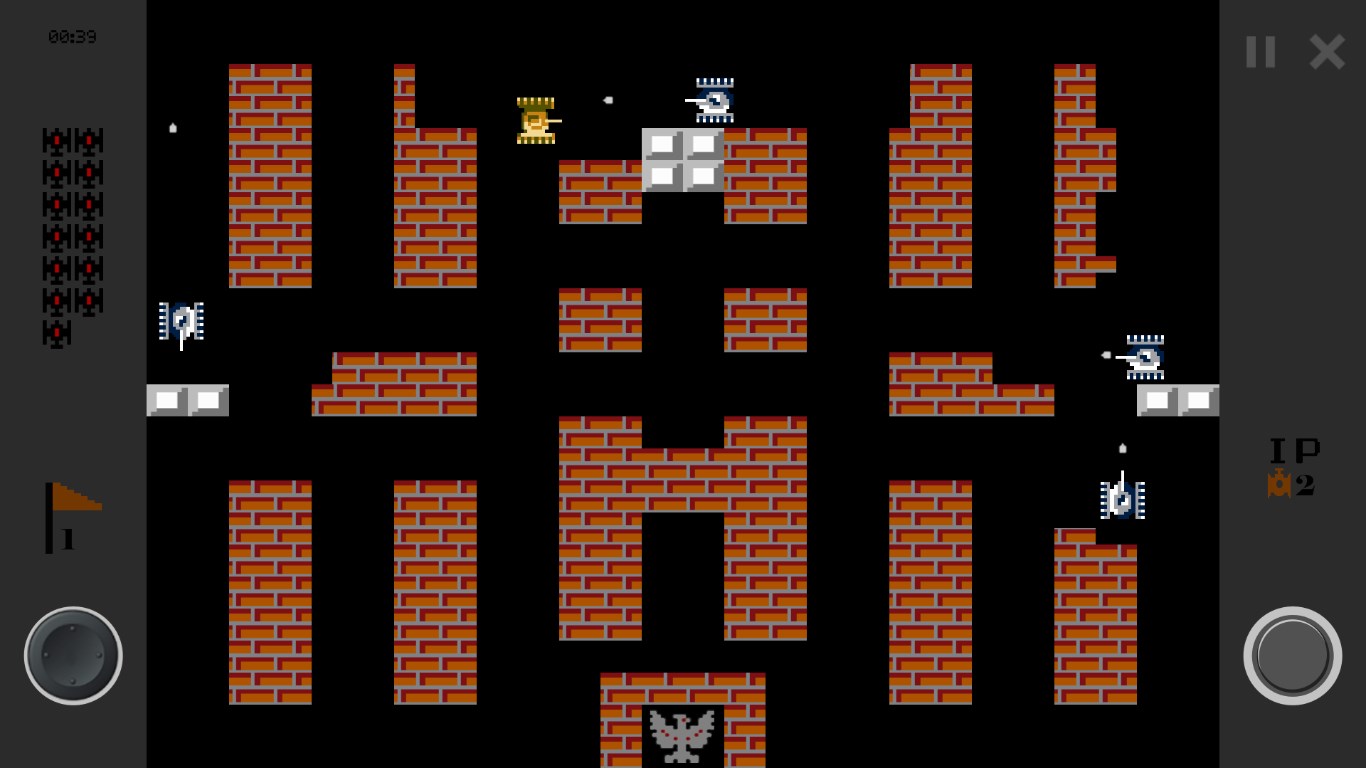Select the enemy tank on the left side
This screenshot has width=1366, height=768.
(x=181, y=323)
